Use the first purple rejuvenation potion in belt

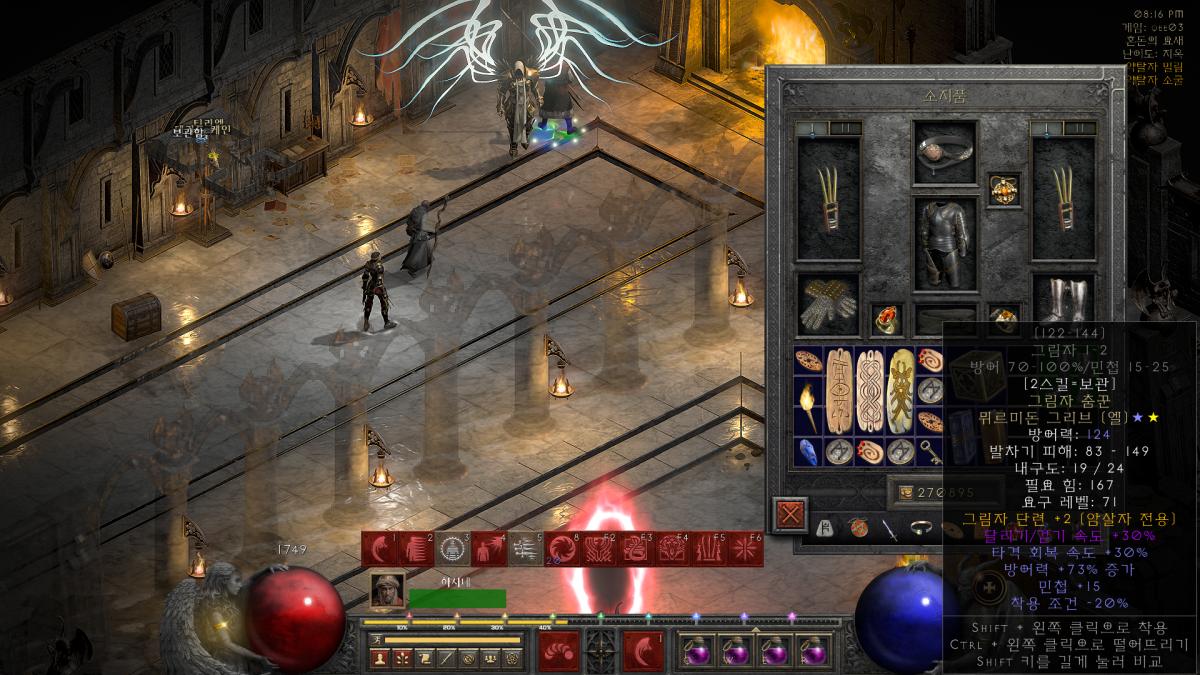tap(696, 652)
